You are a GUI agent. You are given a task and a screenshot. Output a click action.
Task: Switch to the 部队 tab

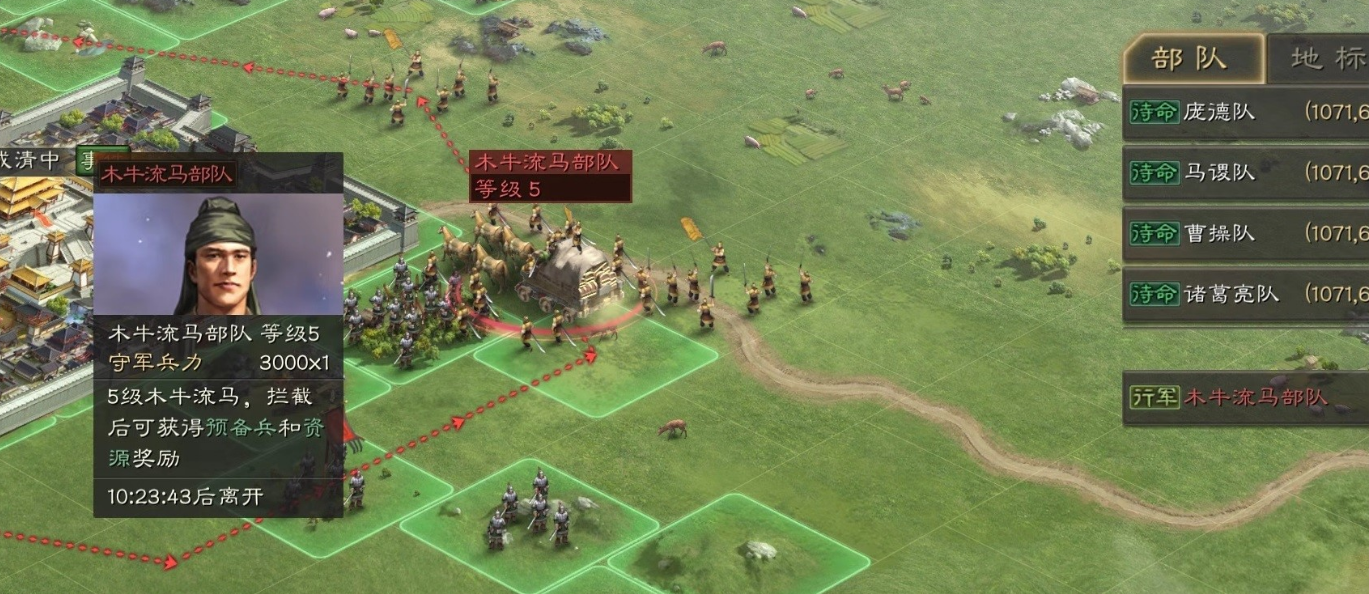pyautogui.click(x=1190, y=59)
